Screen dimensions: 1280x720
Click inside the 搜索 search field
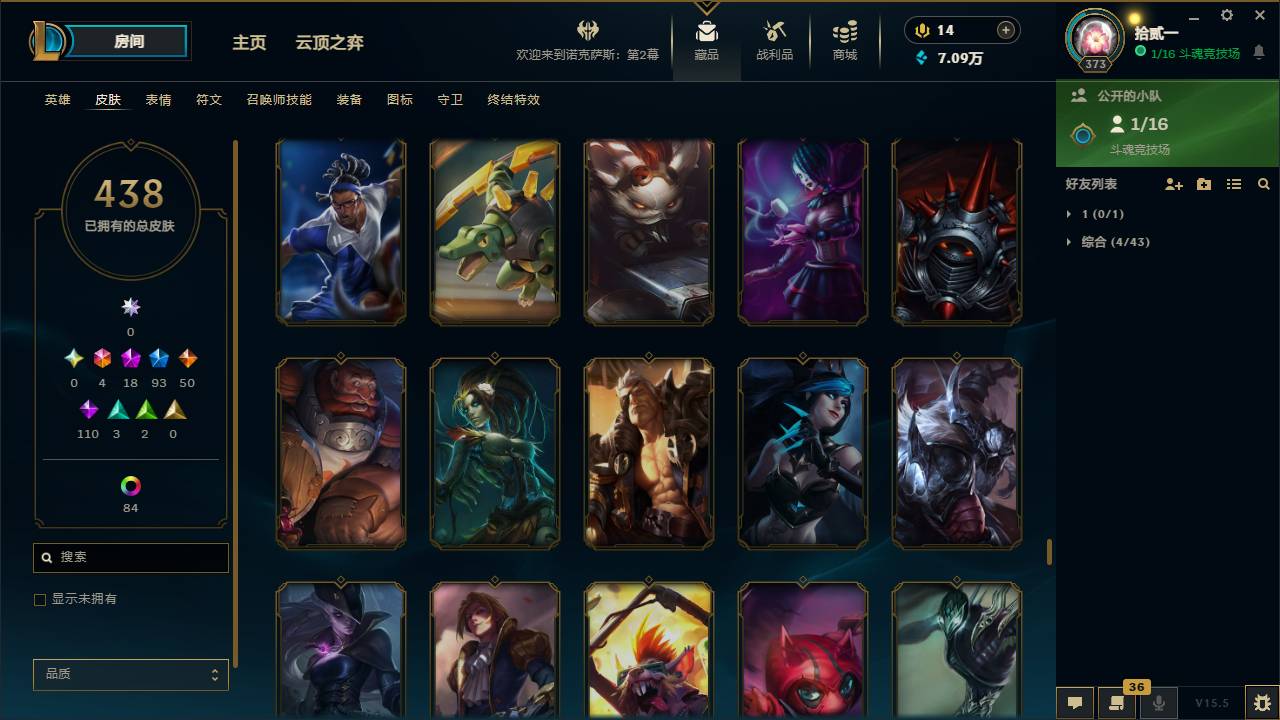130,557
